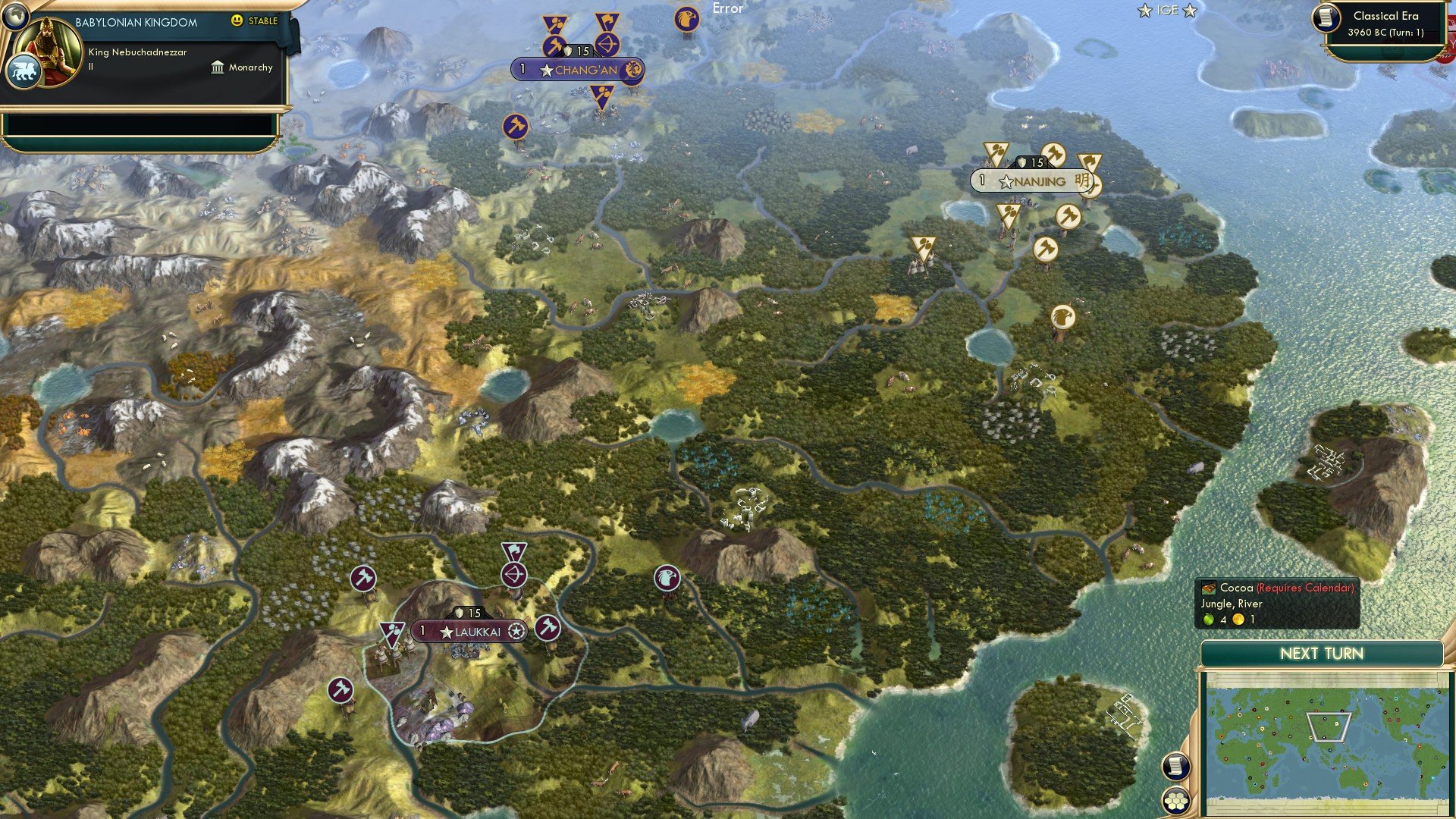Image resolution: width=1456 pixels, height=819 pixels.
Task: Click the Classical Era notification panel
Action: (1385, 24)
